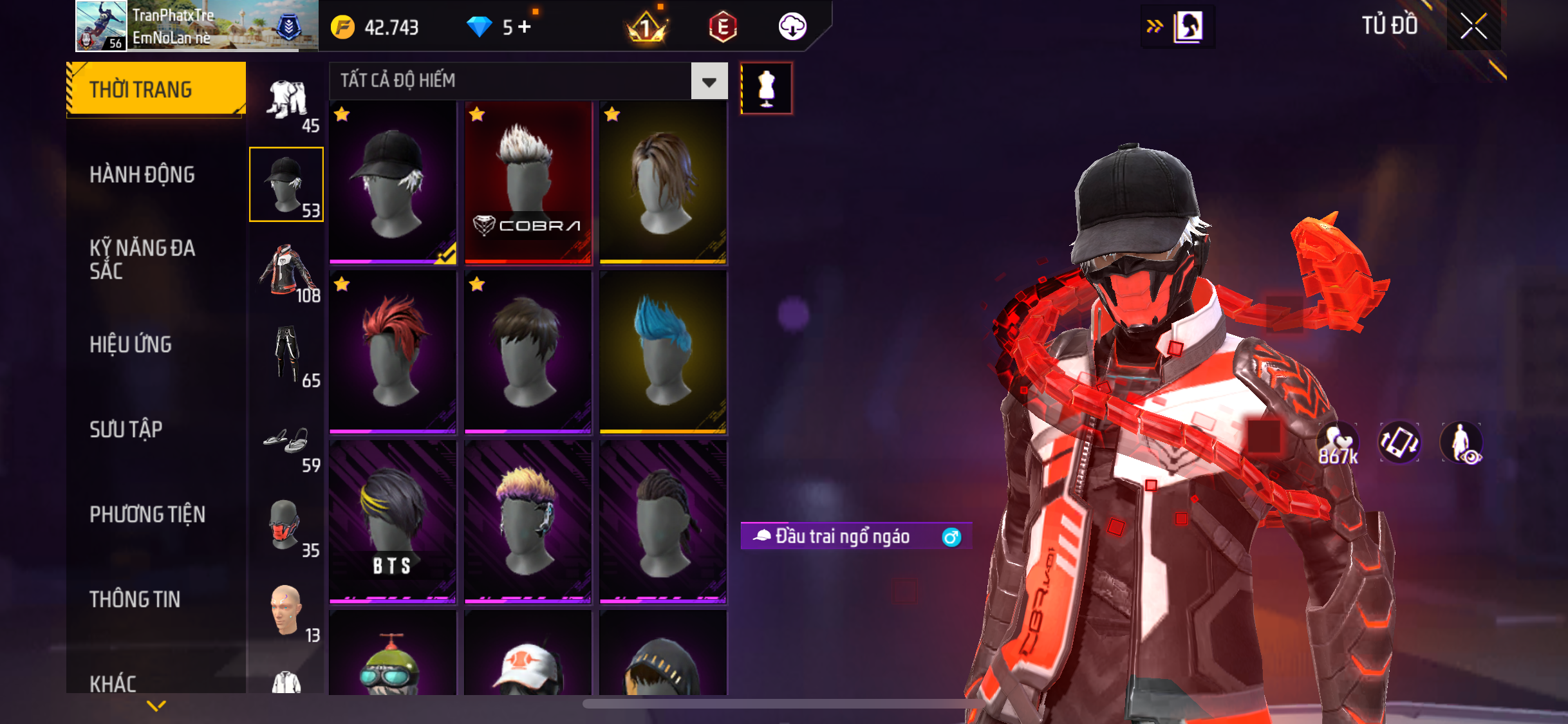The image size is (1568, 724).
Task: Select the Hiệu Ứng tab
Action: coord(131,344)
